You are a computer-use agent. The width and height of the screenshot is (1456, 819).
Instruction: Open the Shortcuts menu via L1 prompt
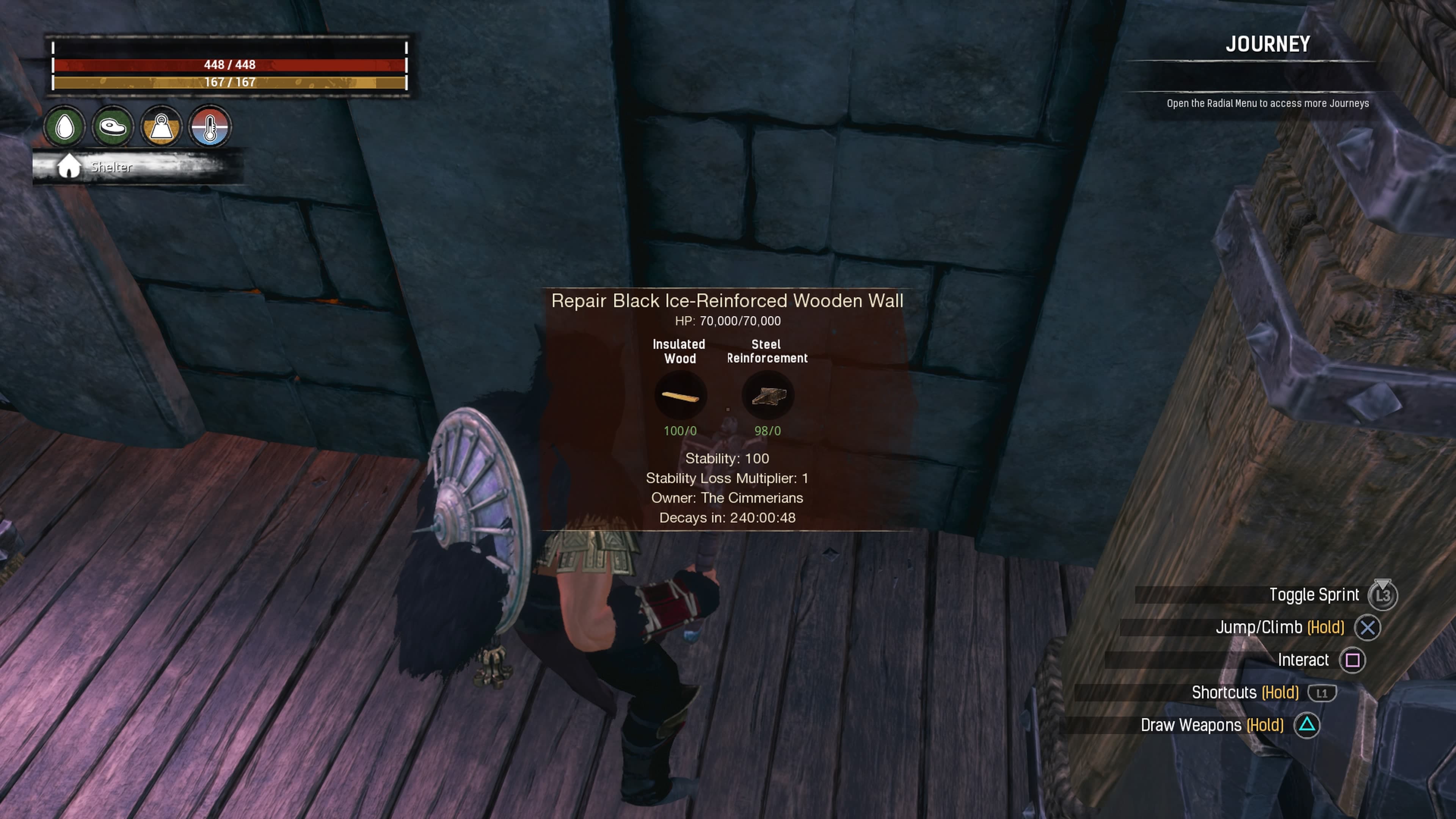[x=1322, y=692]
